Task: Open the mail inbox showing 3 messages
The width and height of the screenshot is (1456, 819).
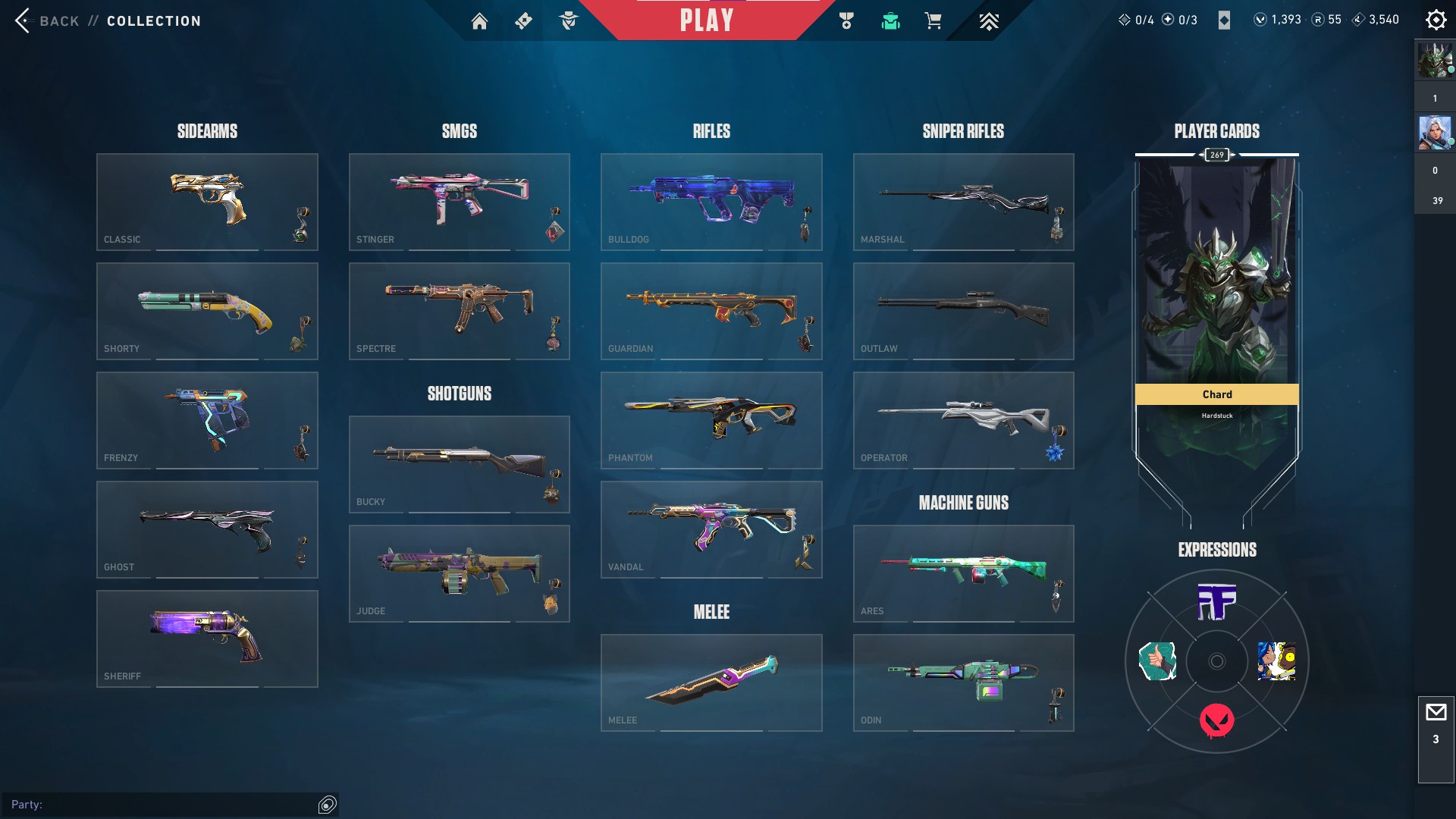Action: [x=1436, y=711]
